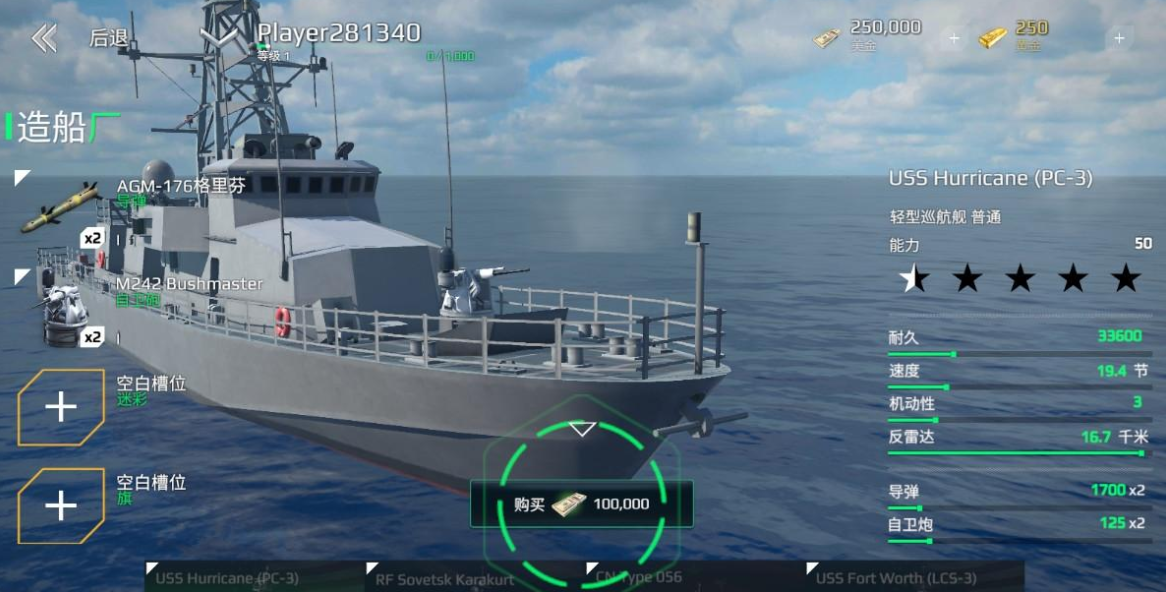Add more gold with the plus button
This screenshot has height=592, width=1166.
1118,39
